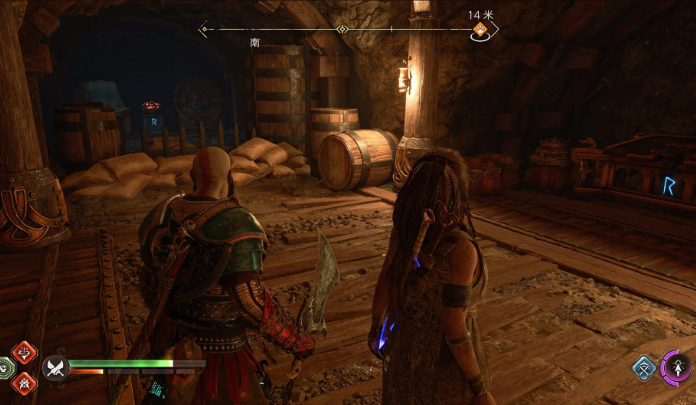
Task: Select the orange objective marker on compass
Action: (x=480, y=30)
